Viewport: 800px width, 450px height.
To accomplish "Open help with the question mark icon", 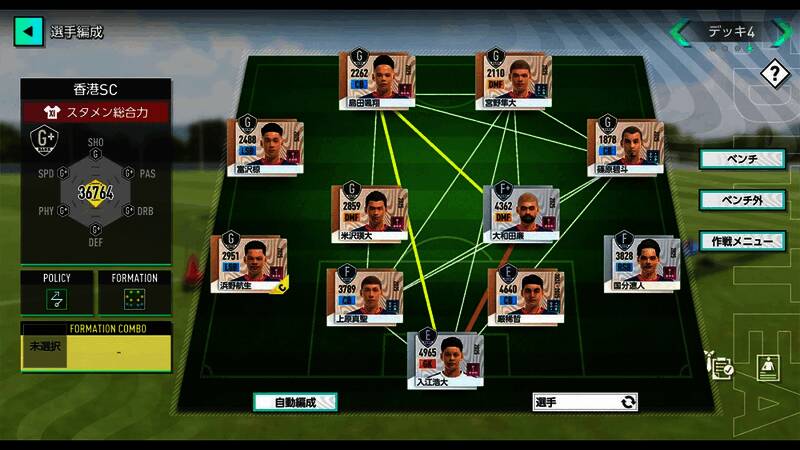I will point(774,73).
